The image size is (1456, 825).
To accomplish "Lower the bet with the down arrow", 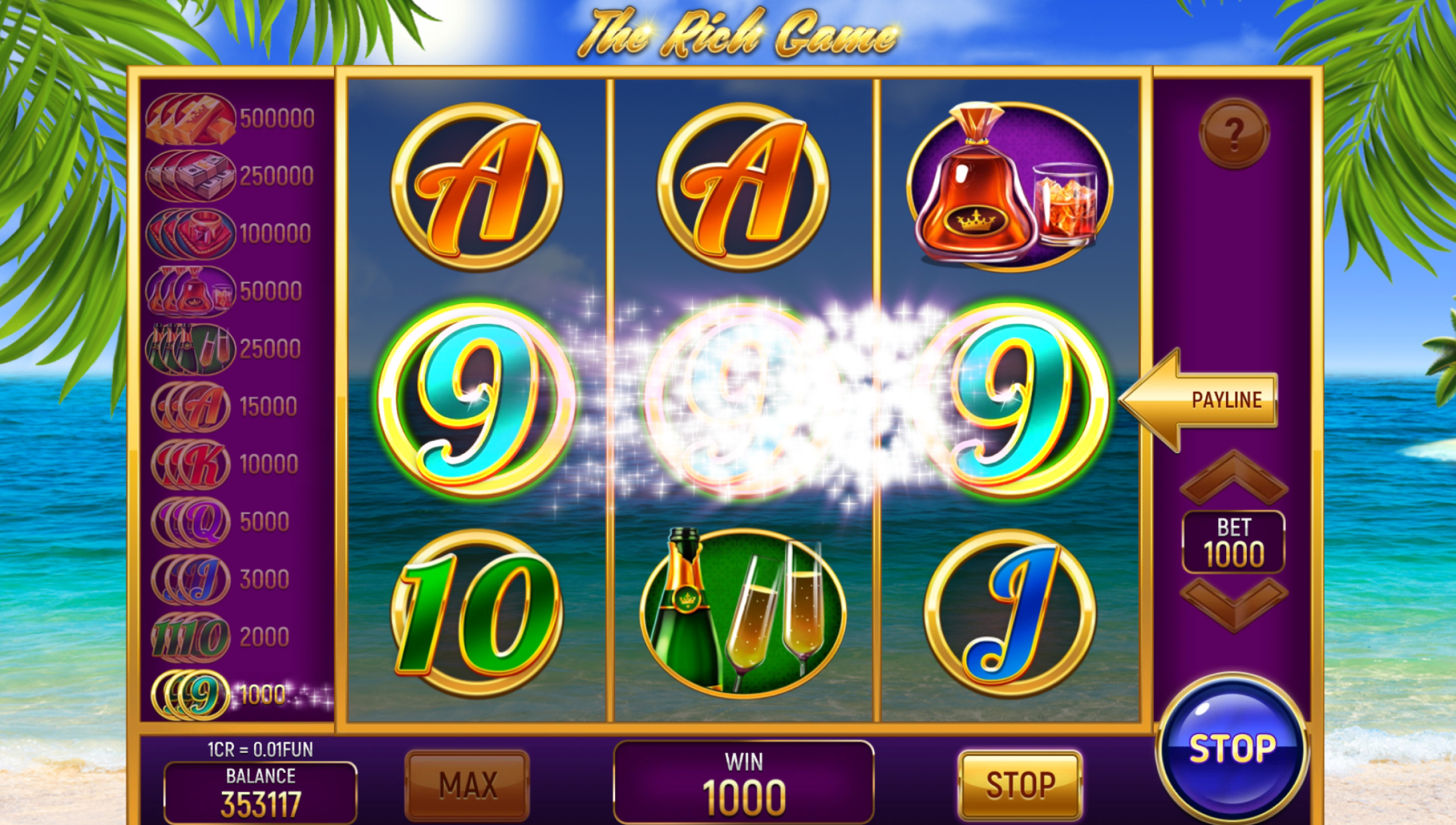I will [1234, 604].
